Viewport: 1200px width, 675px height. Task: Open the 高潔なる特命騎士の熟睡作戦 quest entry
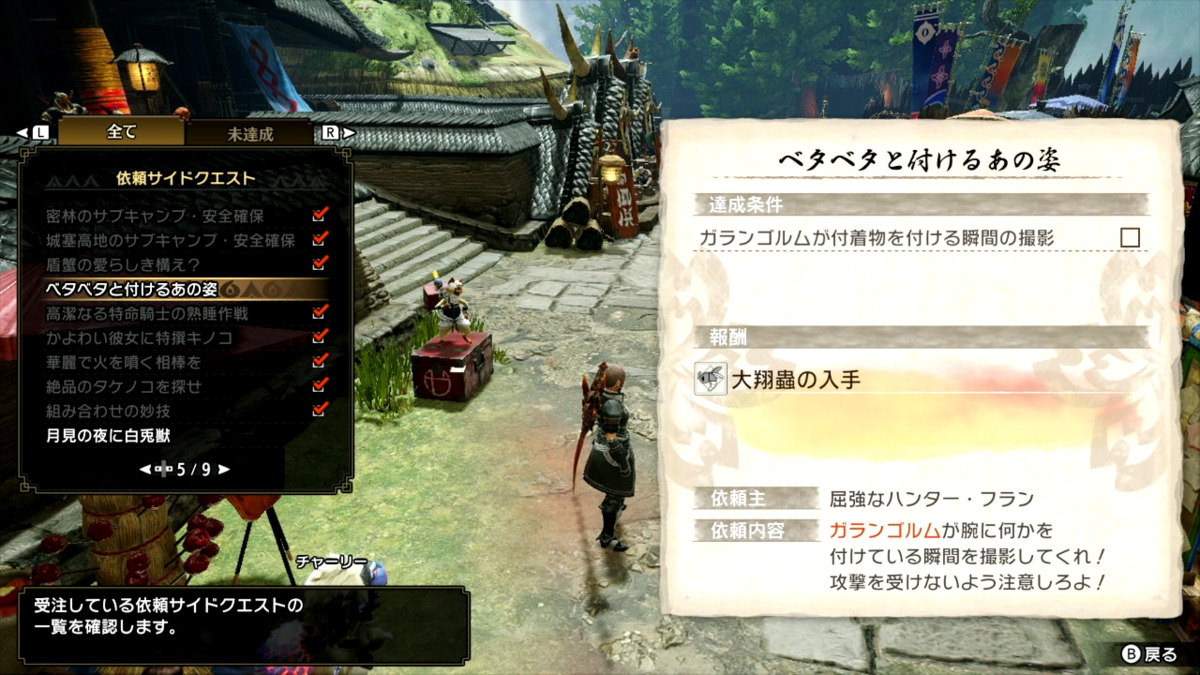(x=147, y=313)
